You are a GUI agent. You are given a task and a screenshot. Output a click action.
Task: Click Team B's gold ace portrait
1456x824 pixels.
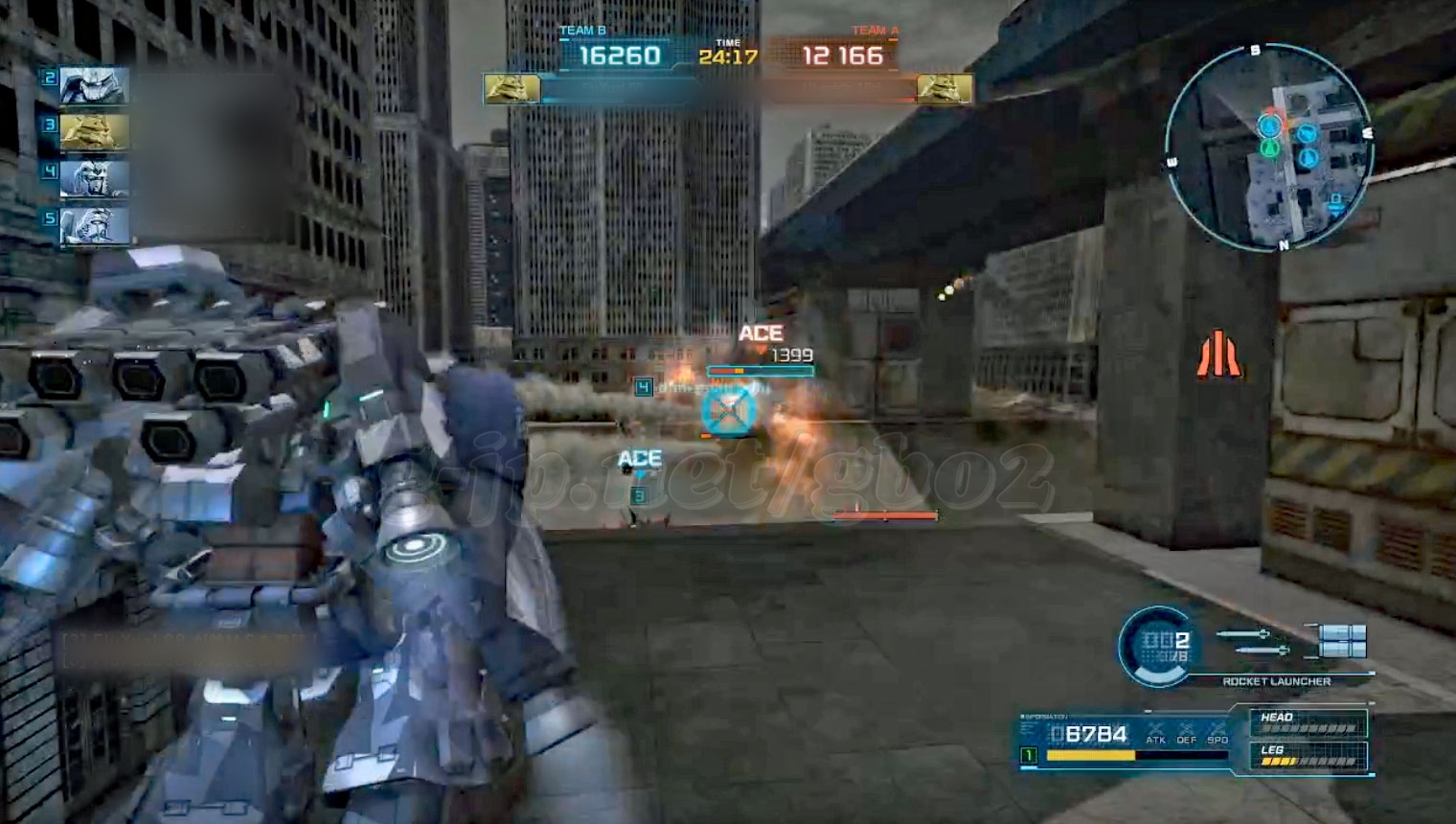[x=512, y=89]
